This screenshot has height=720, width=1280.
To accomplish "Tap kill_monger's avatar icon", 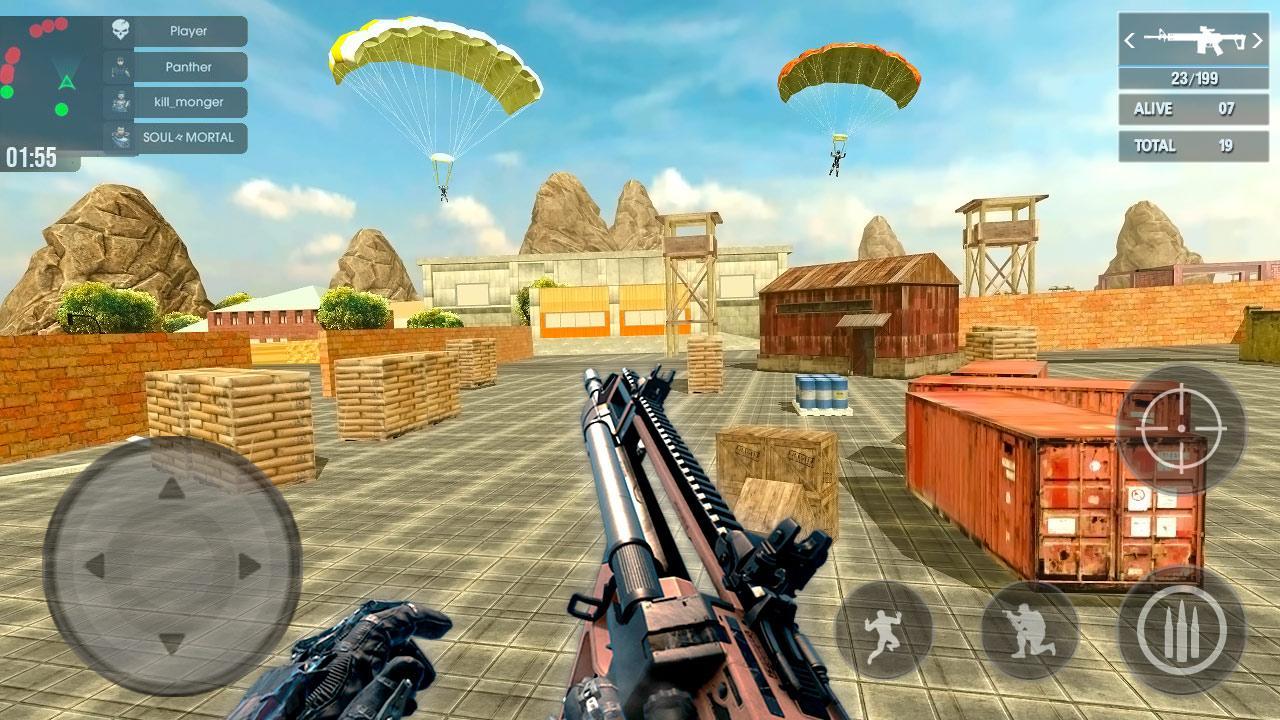I will (122, 100).
